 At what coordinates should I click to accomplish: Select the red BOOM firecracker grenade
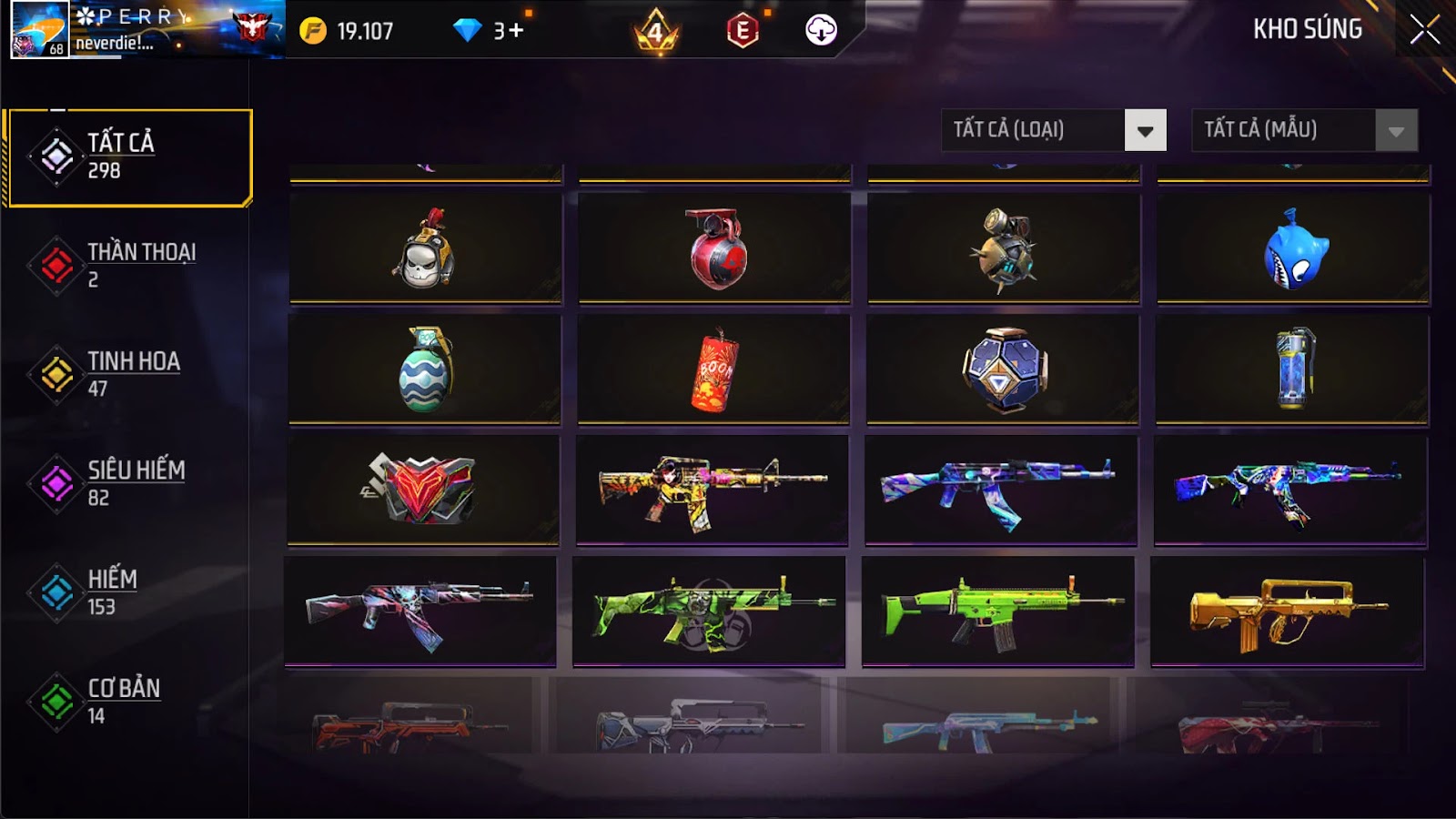(714, 371)
